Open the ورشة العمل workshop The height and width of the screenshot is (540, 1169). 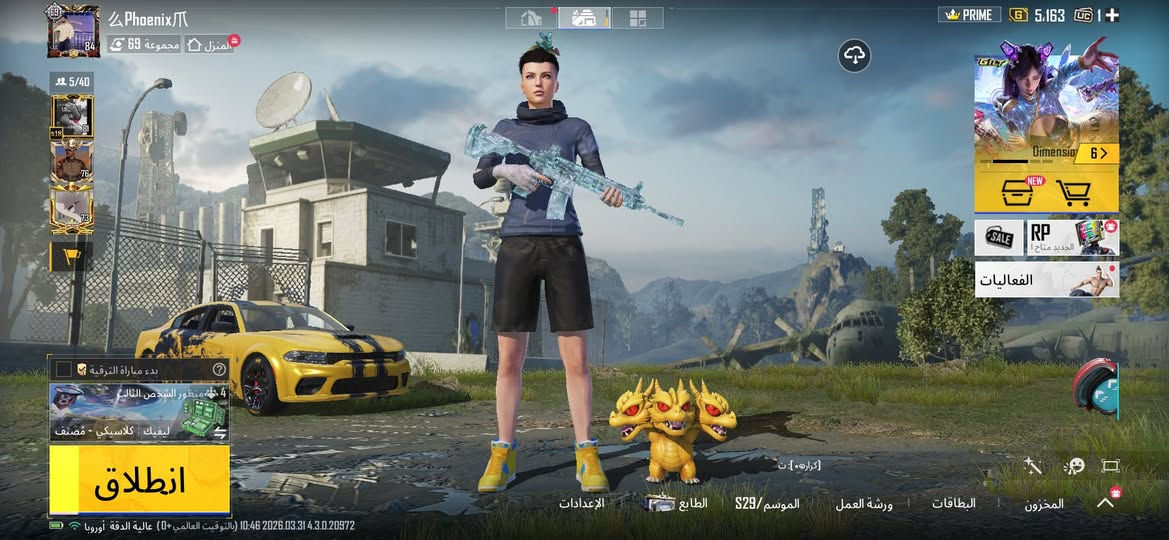pos(864,503)
